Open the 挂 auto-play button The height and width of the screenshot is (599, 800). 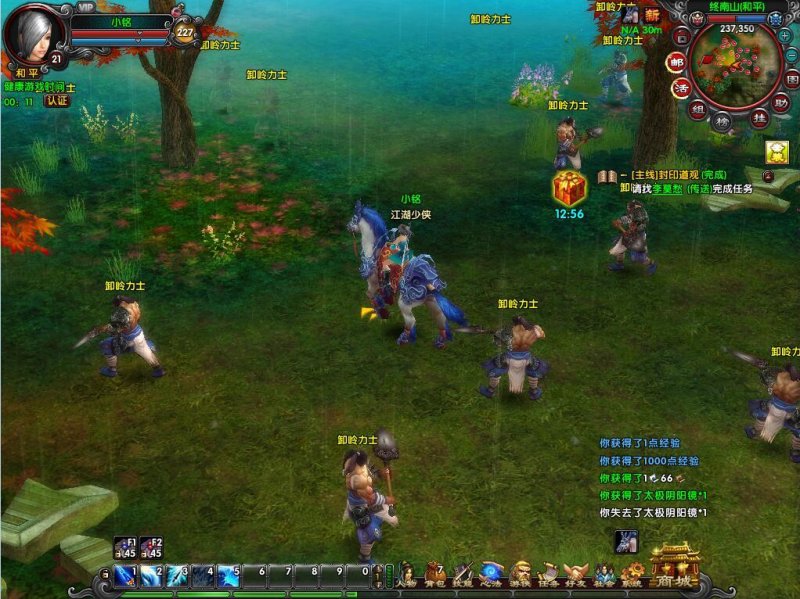click(x=760, y=118)
